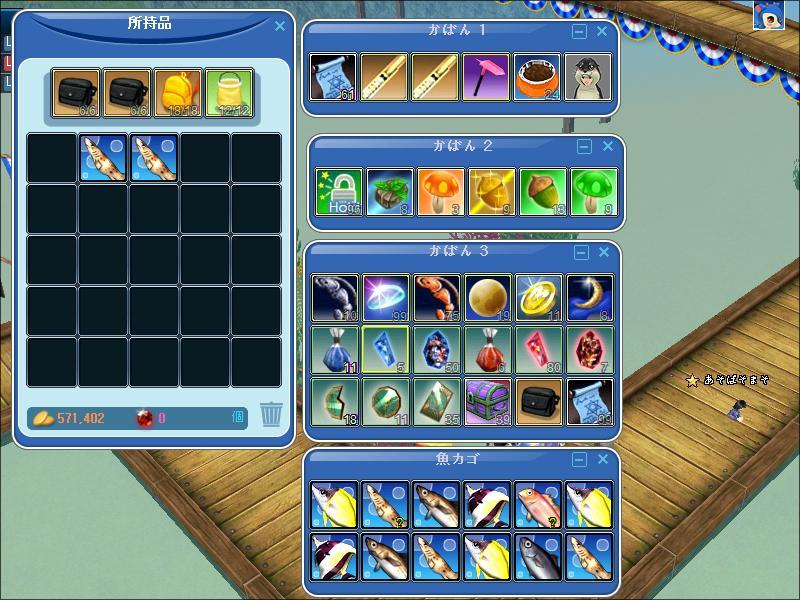Screen dimensions: 800x600
Task: Close the かばん 1 window
Action: click(602, 32)
